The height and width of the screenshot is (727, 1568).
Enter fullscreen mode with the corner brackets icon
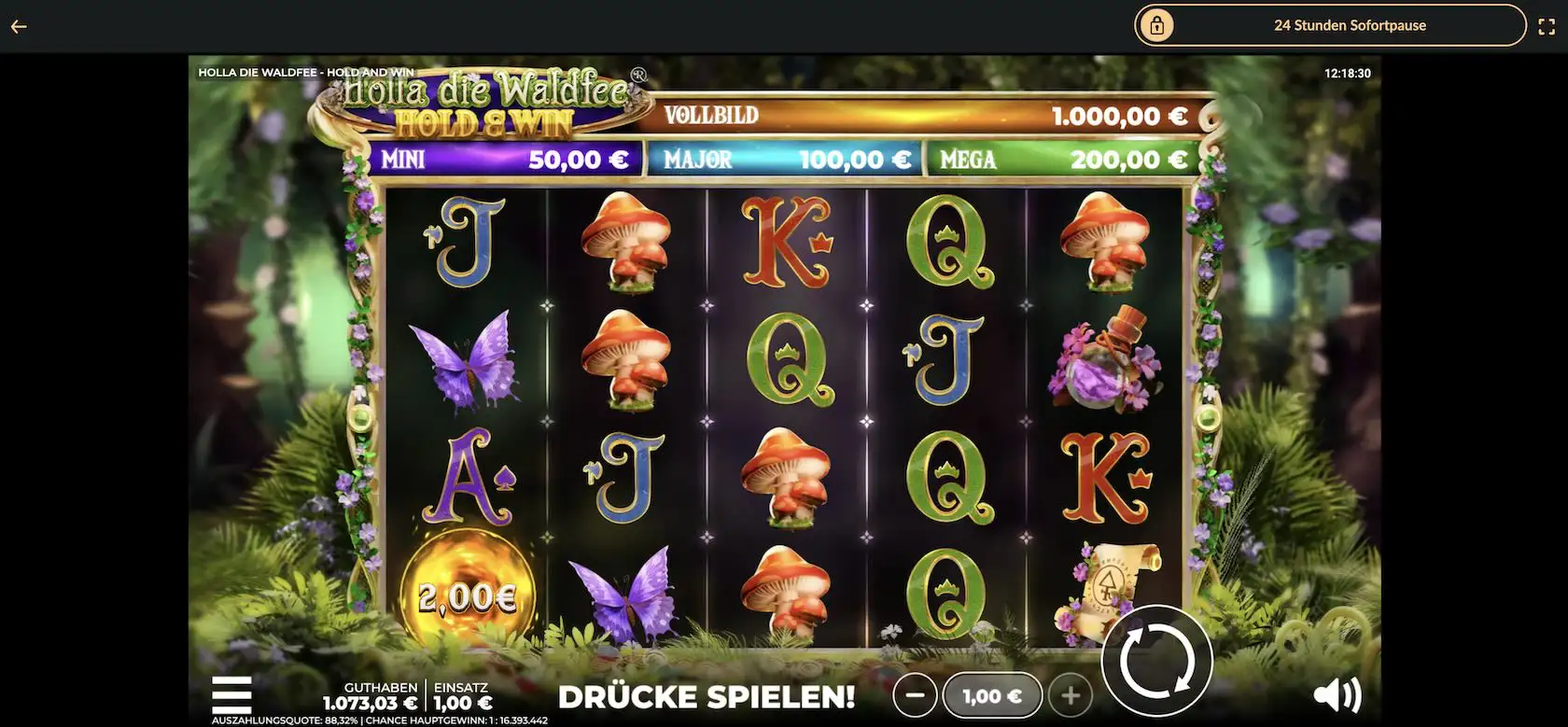1547,26
